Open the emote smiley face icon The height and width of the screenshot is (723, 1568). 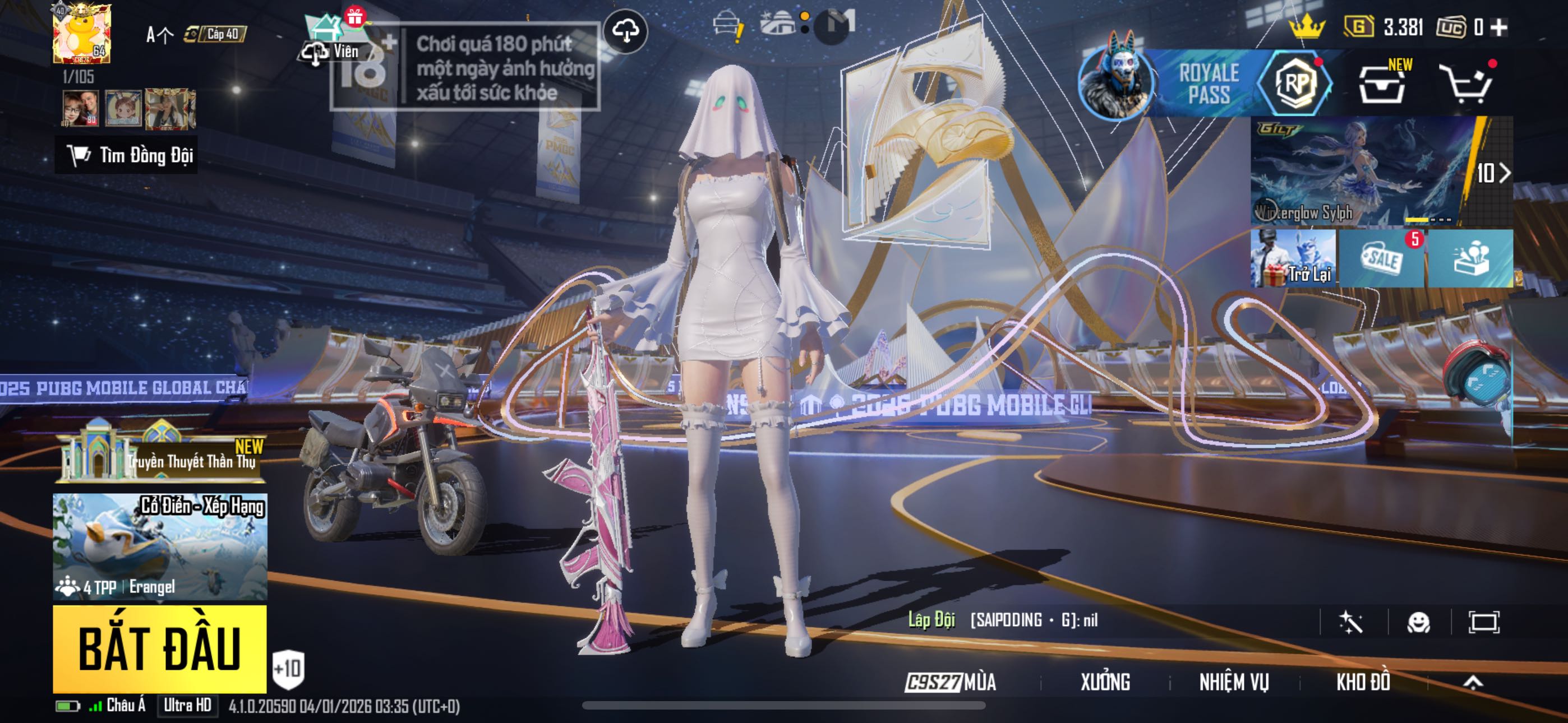(1418, 622)
